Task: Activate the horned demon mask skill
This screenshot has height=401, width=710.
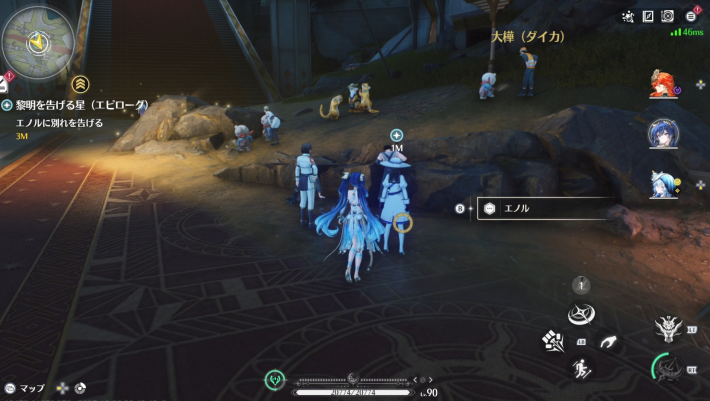Action: click(667, 327)
